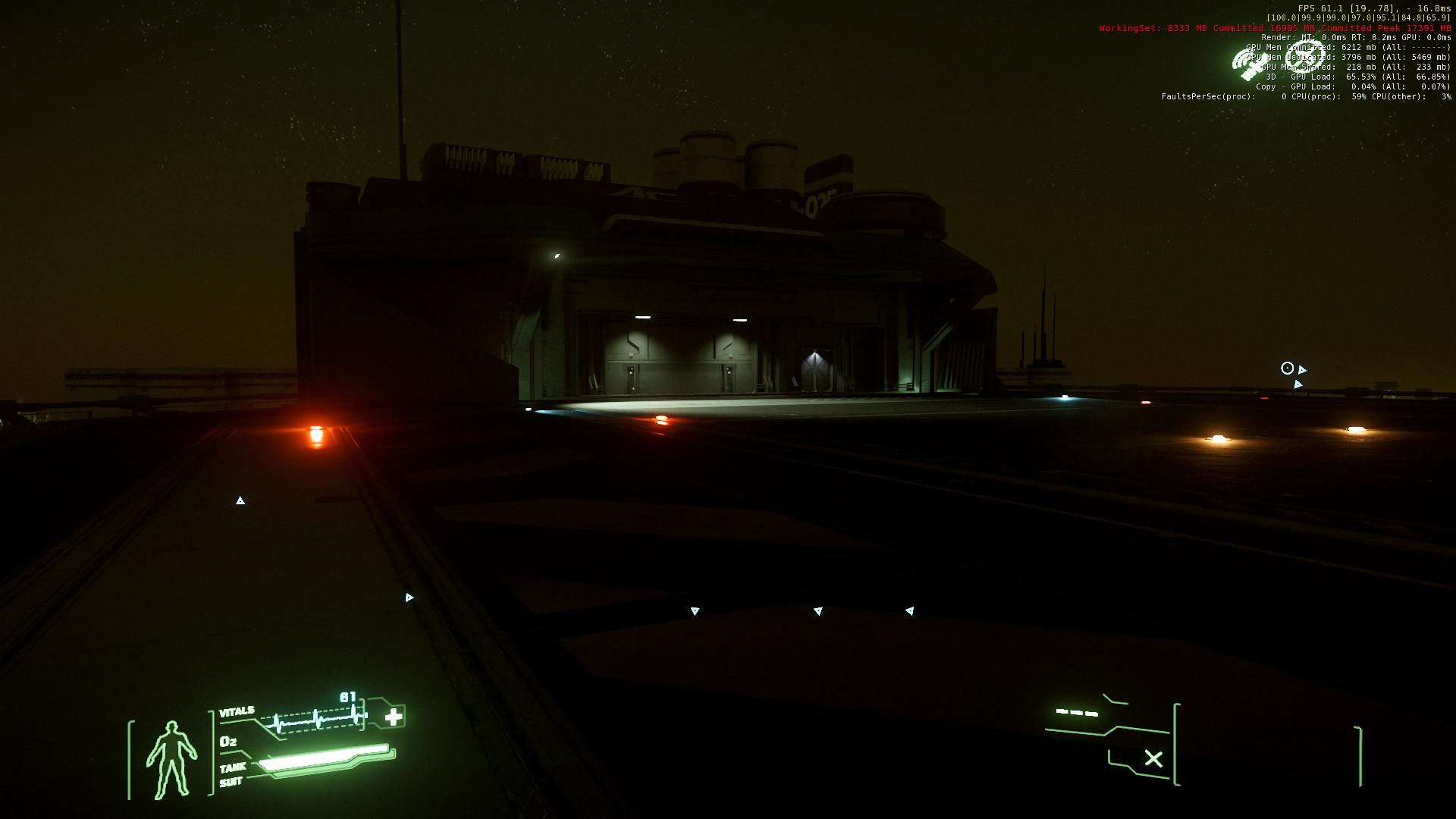
Task: Click the dashes status readout bottom right
Action: pyautogui.click(x=1077, y=713)
